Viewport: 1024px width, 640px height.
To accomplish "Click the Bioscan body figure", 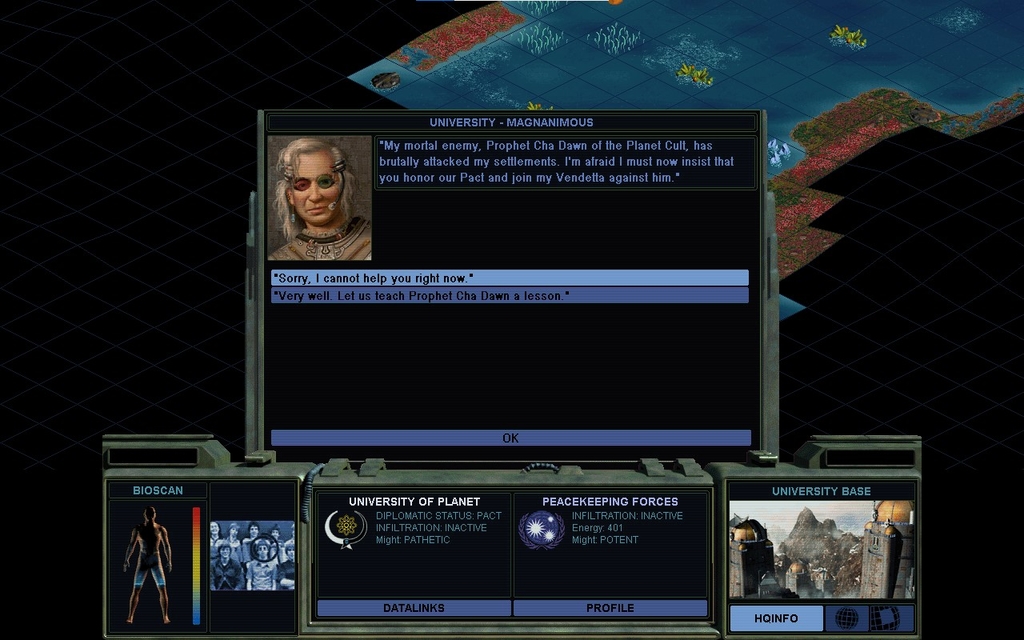I will click(148, 564).
